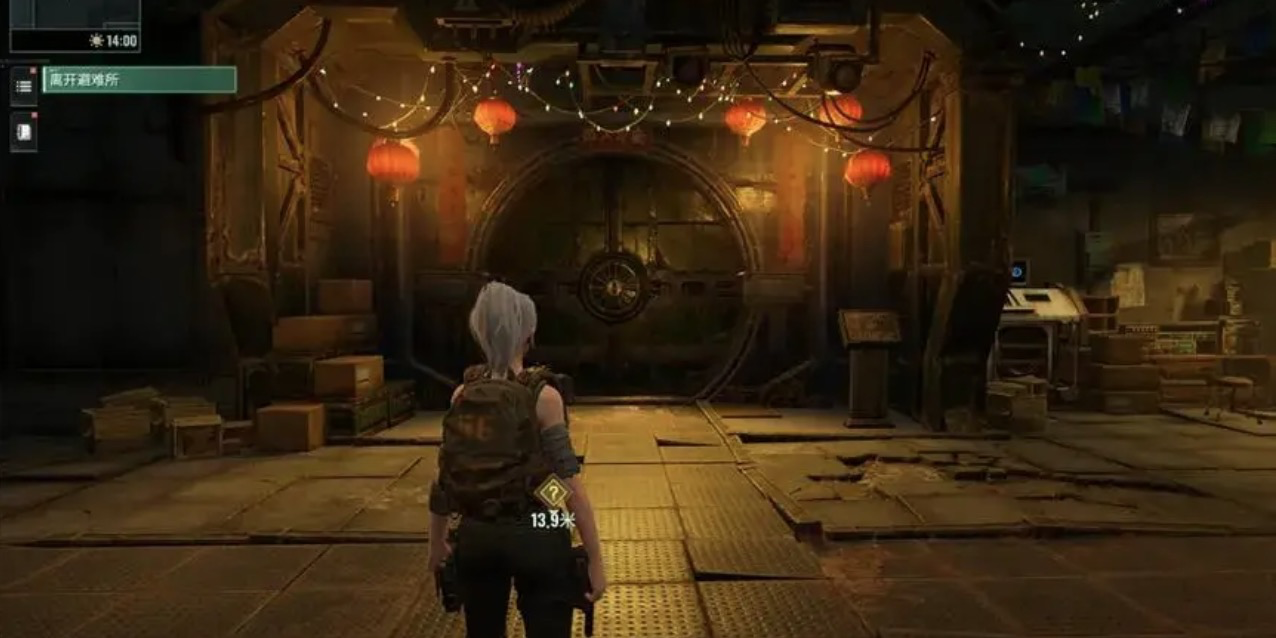Open the task list icon with three lines
The image size is (1276, 638).
point(24,85)
